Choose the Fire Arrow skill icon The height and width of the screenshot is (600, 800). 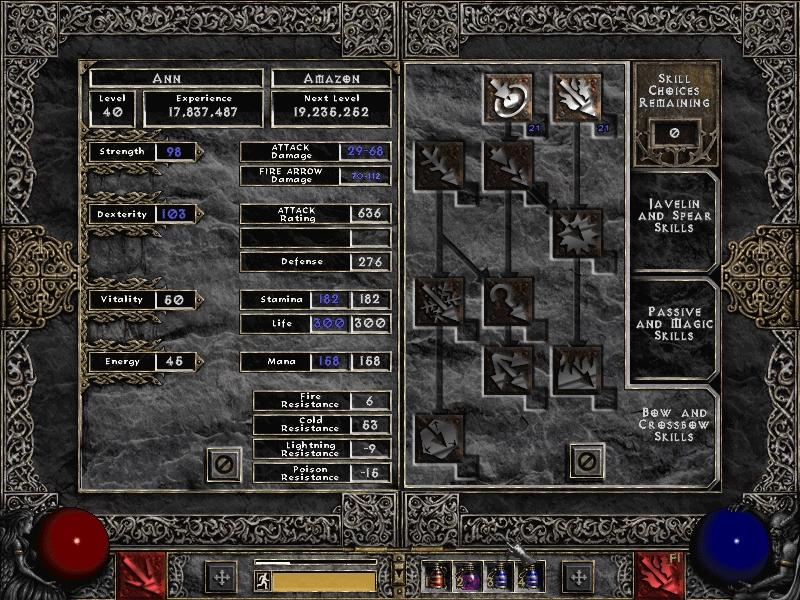577,96
